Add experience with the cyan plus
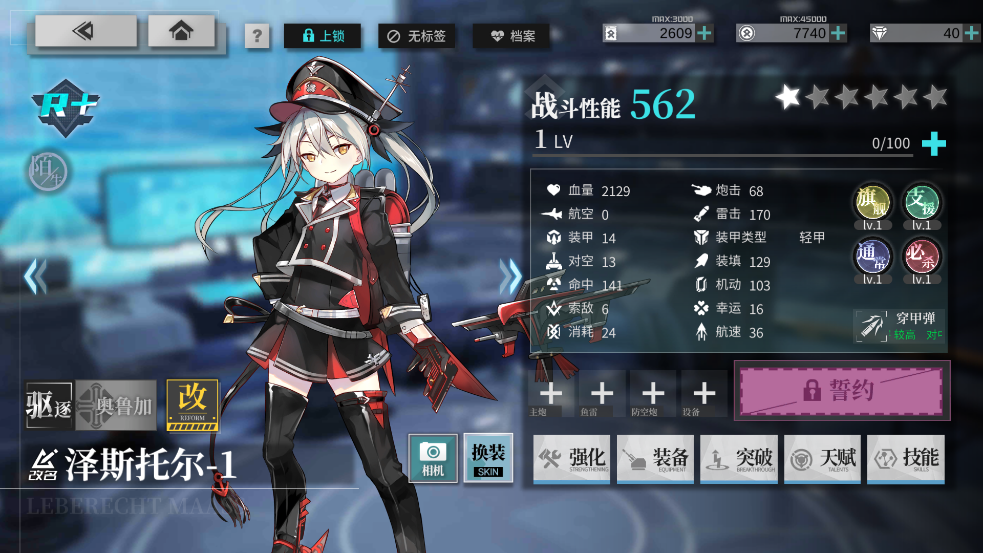 (x=933, y=144)
